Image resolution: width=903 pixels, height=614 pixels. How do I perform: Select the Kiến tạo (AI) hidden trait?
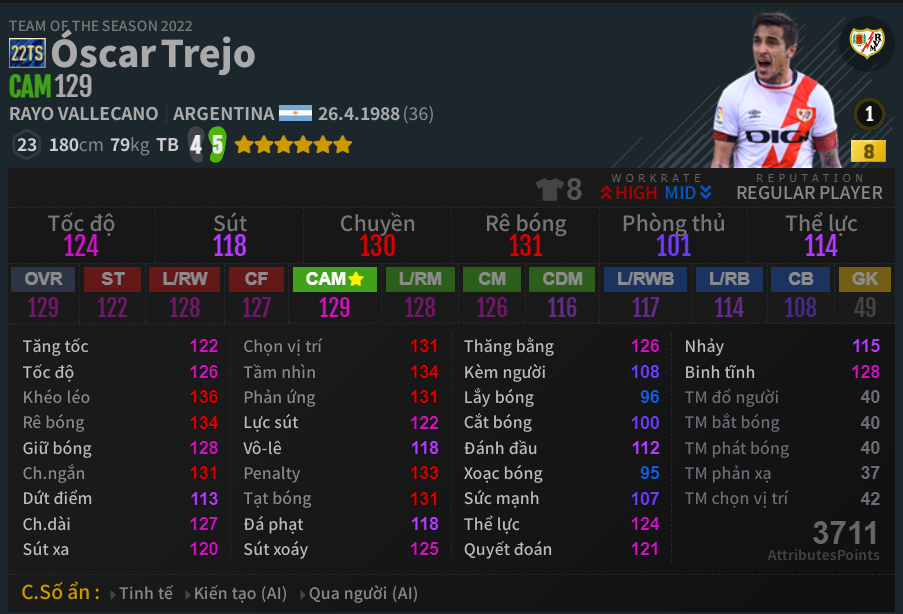tap(240, 593)
